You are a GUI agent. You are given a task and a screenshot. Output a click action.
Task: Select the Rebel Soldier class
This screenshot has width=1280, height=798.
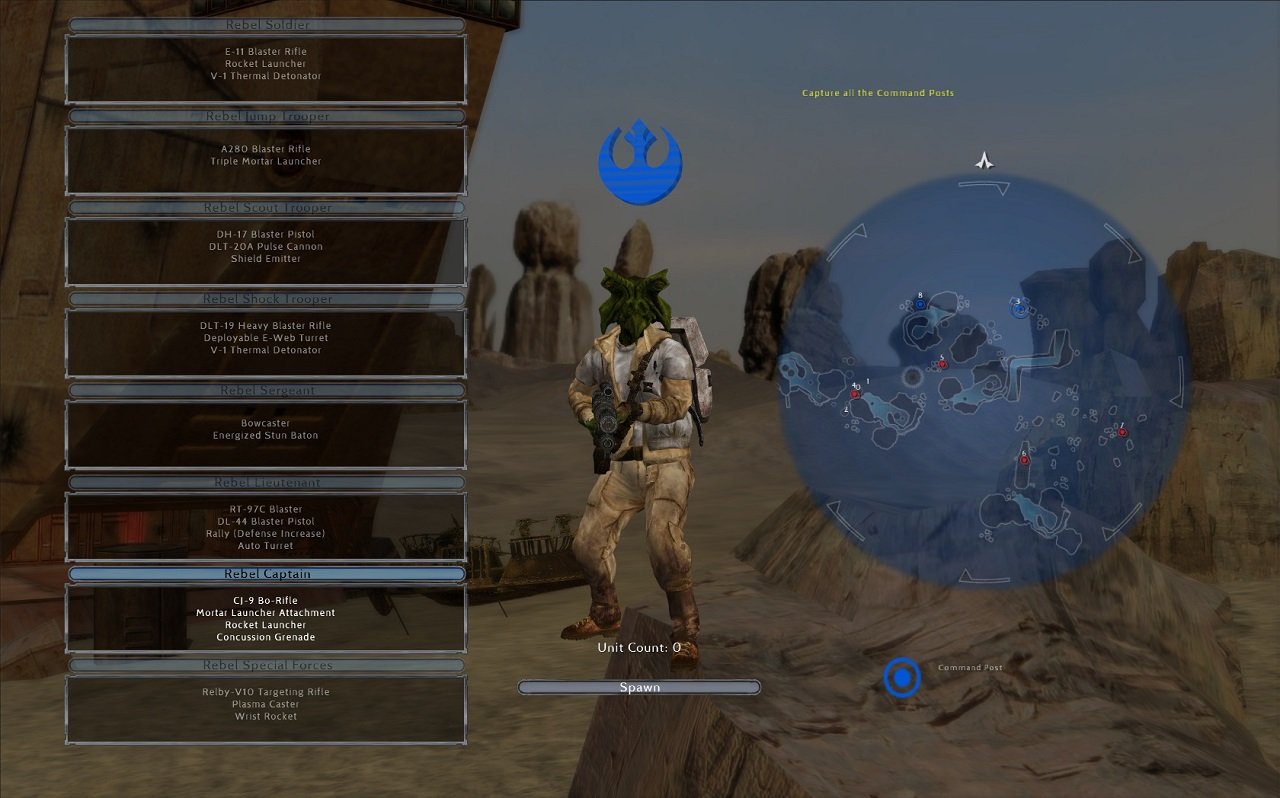tap(266, 25)
